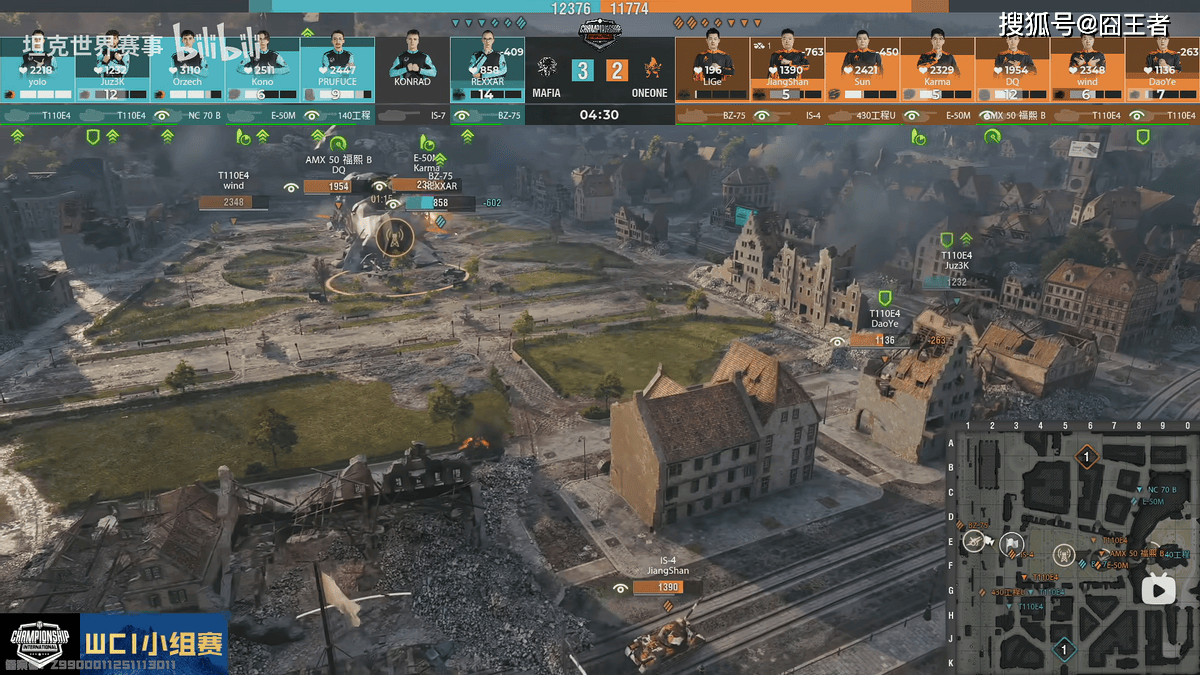1200x675 pixels.
Task: Click the bilibili video play button
Action: point(1159,590)
